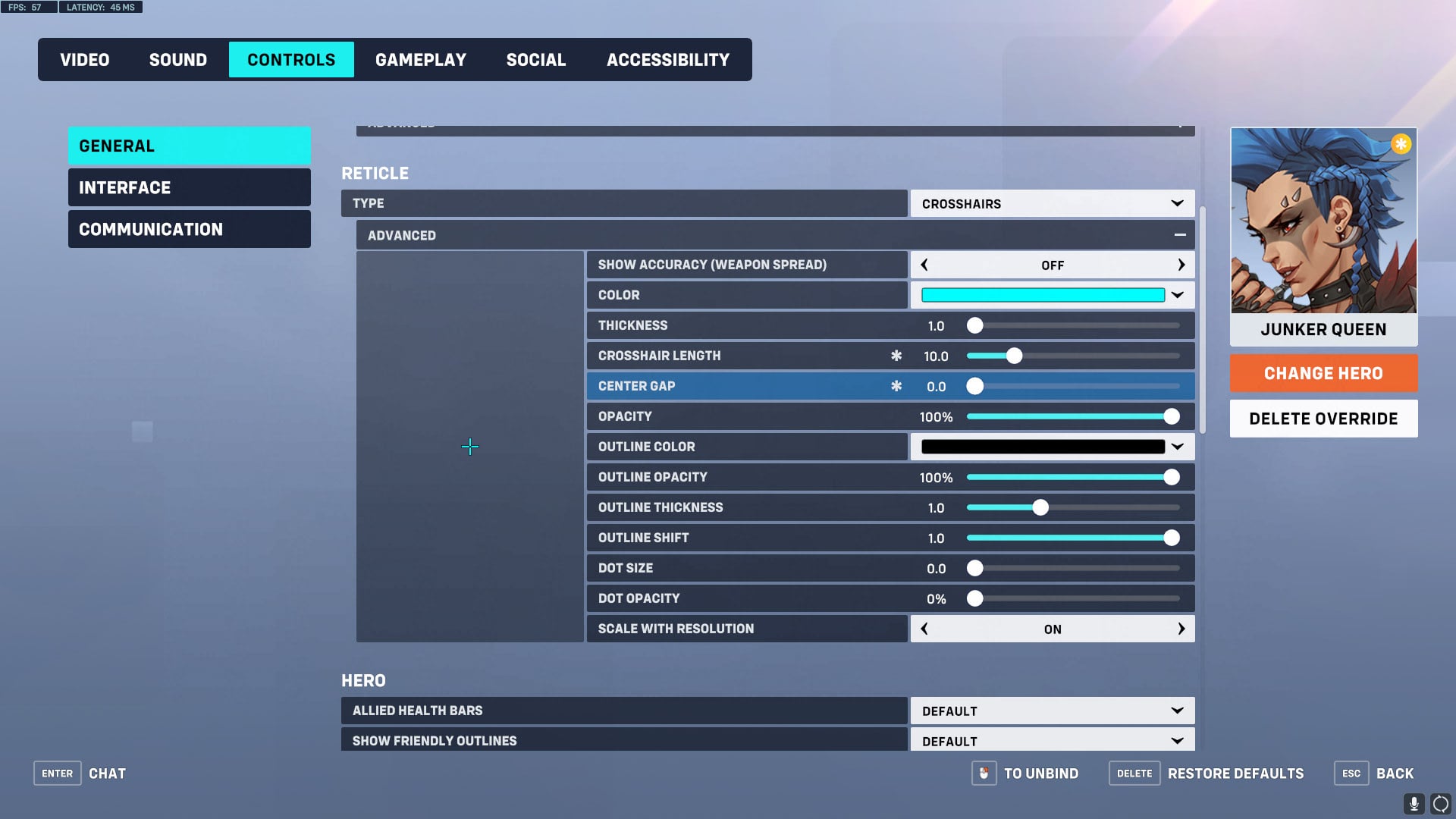Switch Scale With Resolution off with left arrow
This screenshot has width=1456, height=819.
click(x=924, y=629)
